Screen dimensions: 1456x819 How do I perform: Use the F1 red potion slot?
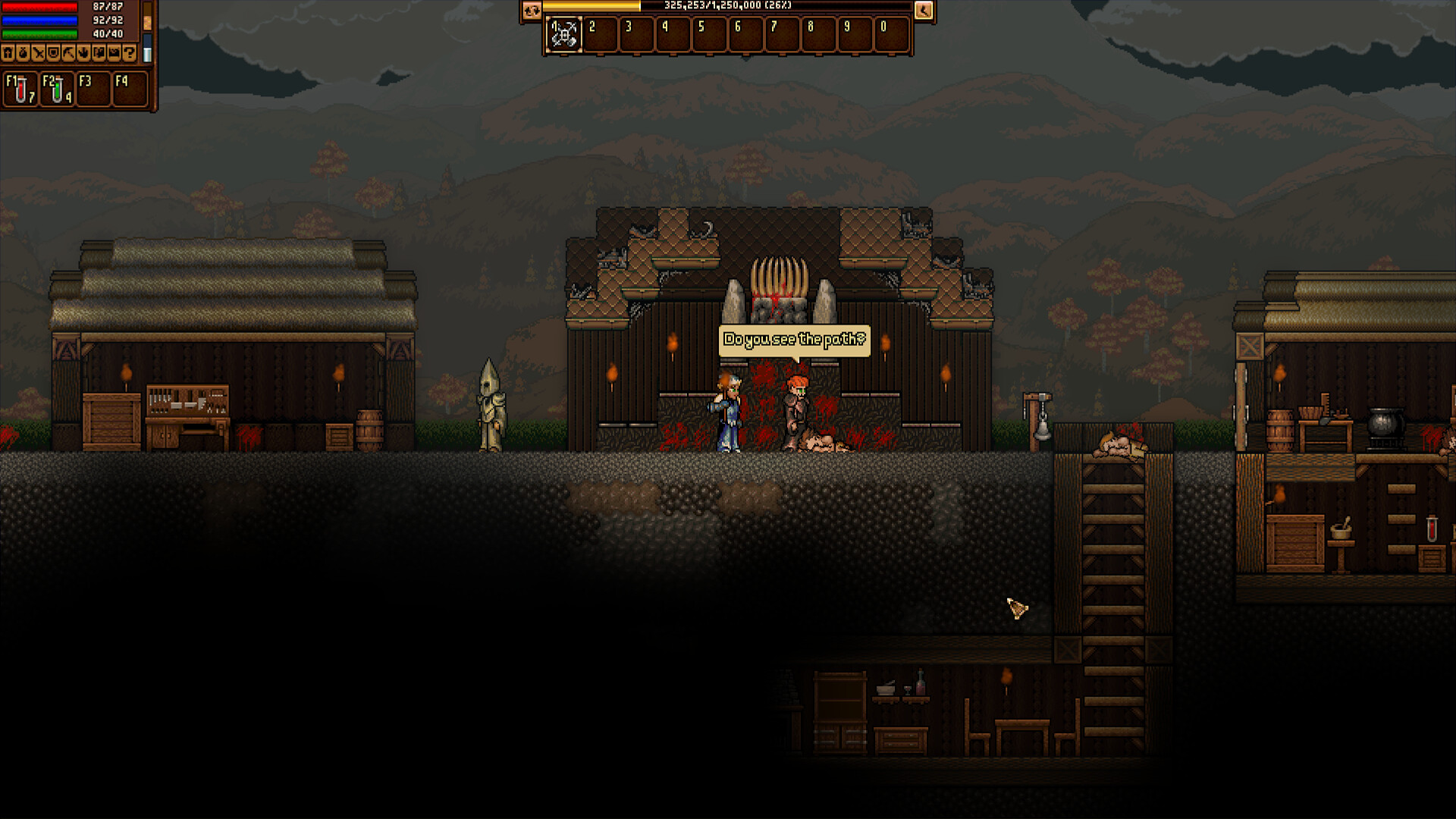[20, 89]
